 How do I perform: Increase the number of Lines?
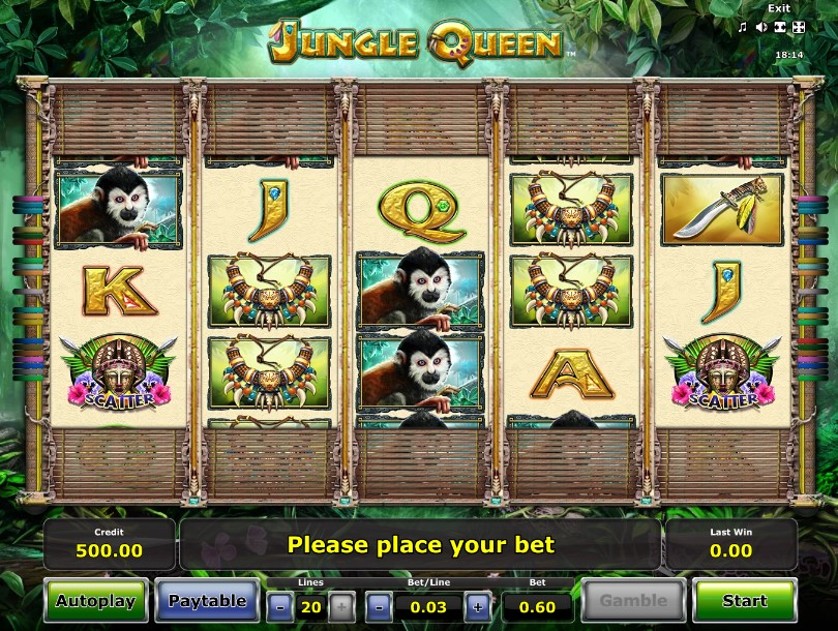click(341, 606)
